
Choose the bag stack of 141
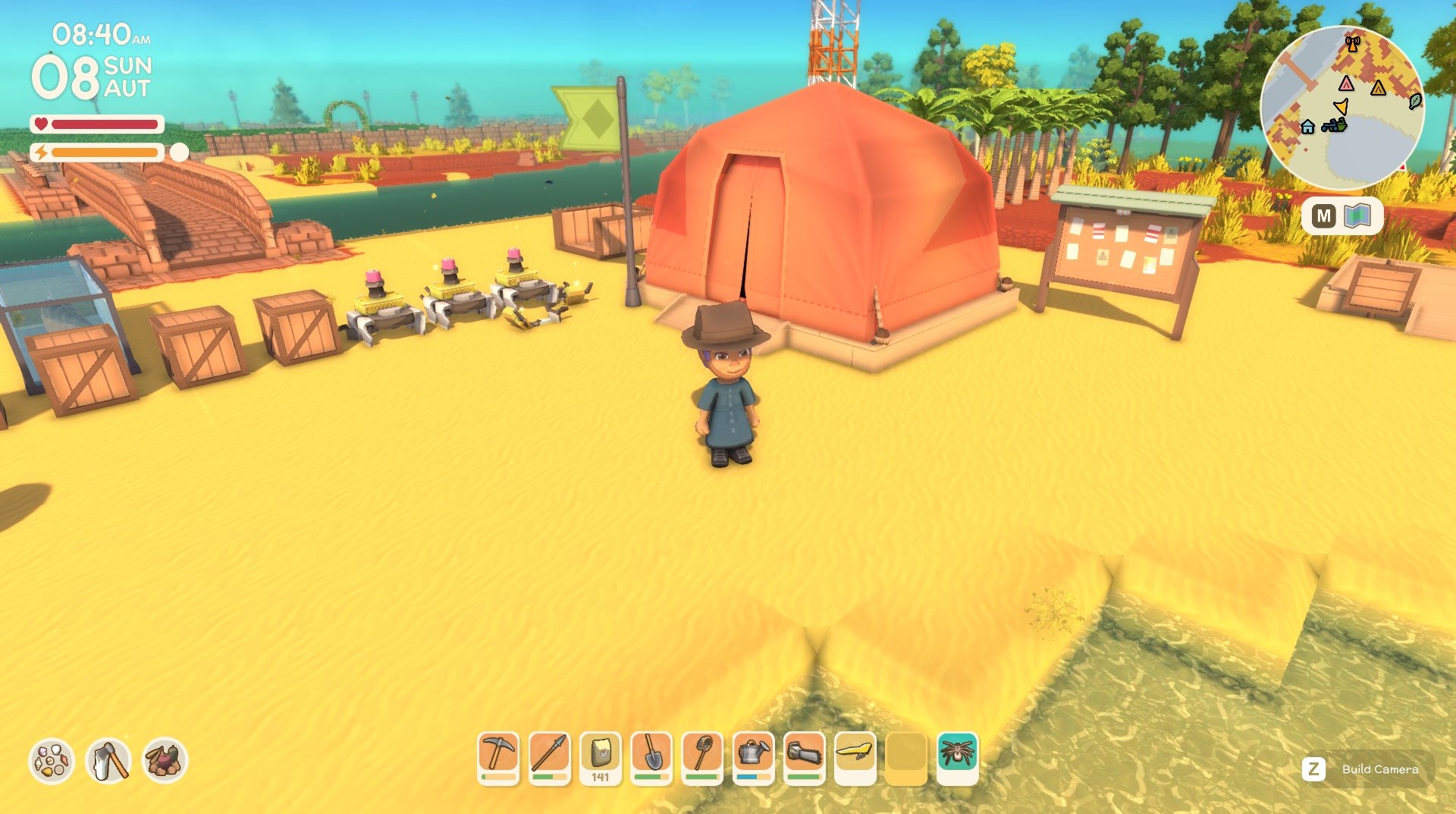pyautogui.click(x=600, y=756)
